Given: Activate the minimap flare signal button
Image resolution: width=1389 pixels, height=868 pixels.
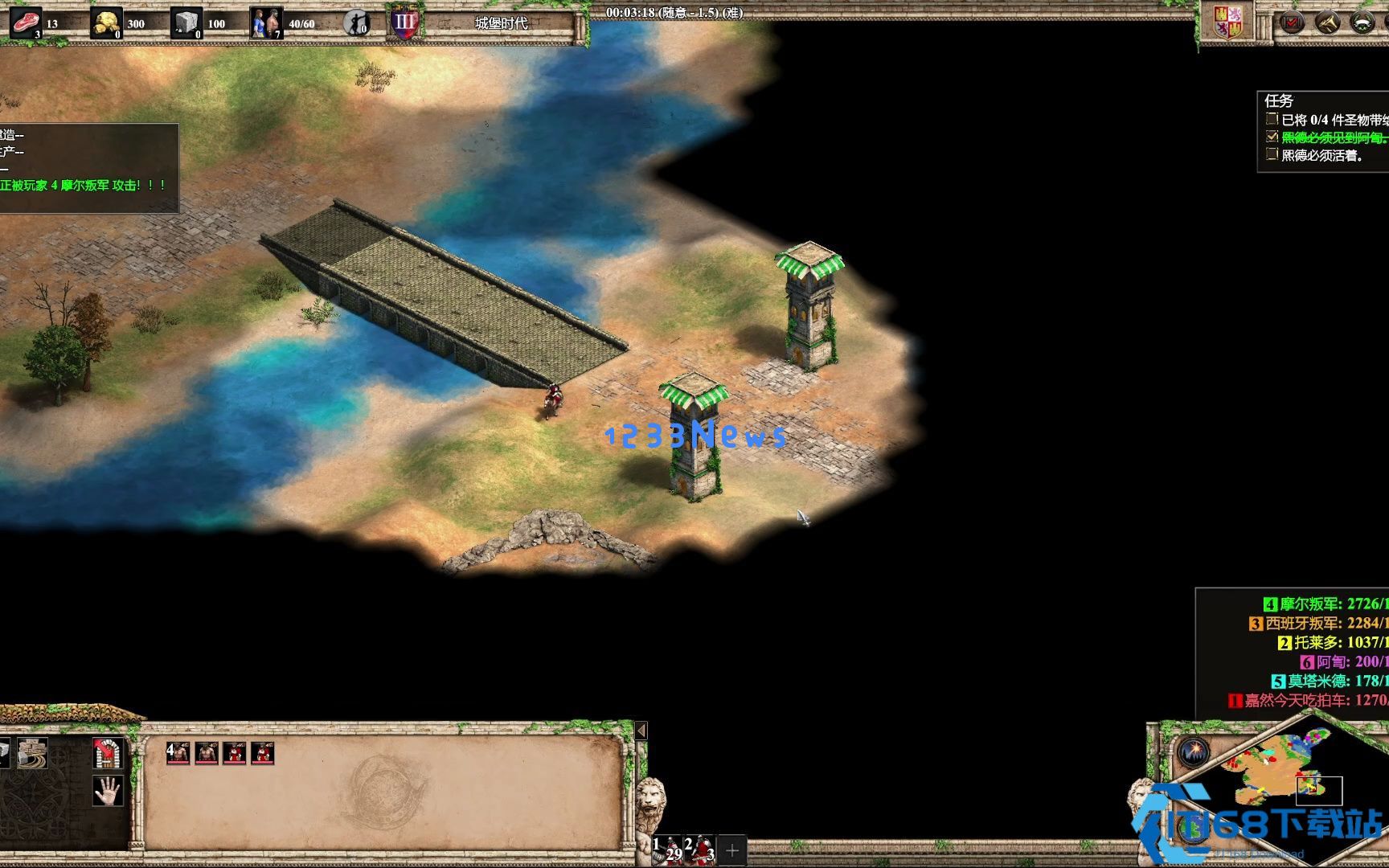Looking at the screenshot, I should [x=1194, y=752].
